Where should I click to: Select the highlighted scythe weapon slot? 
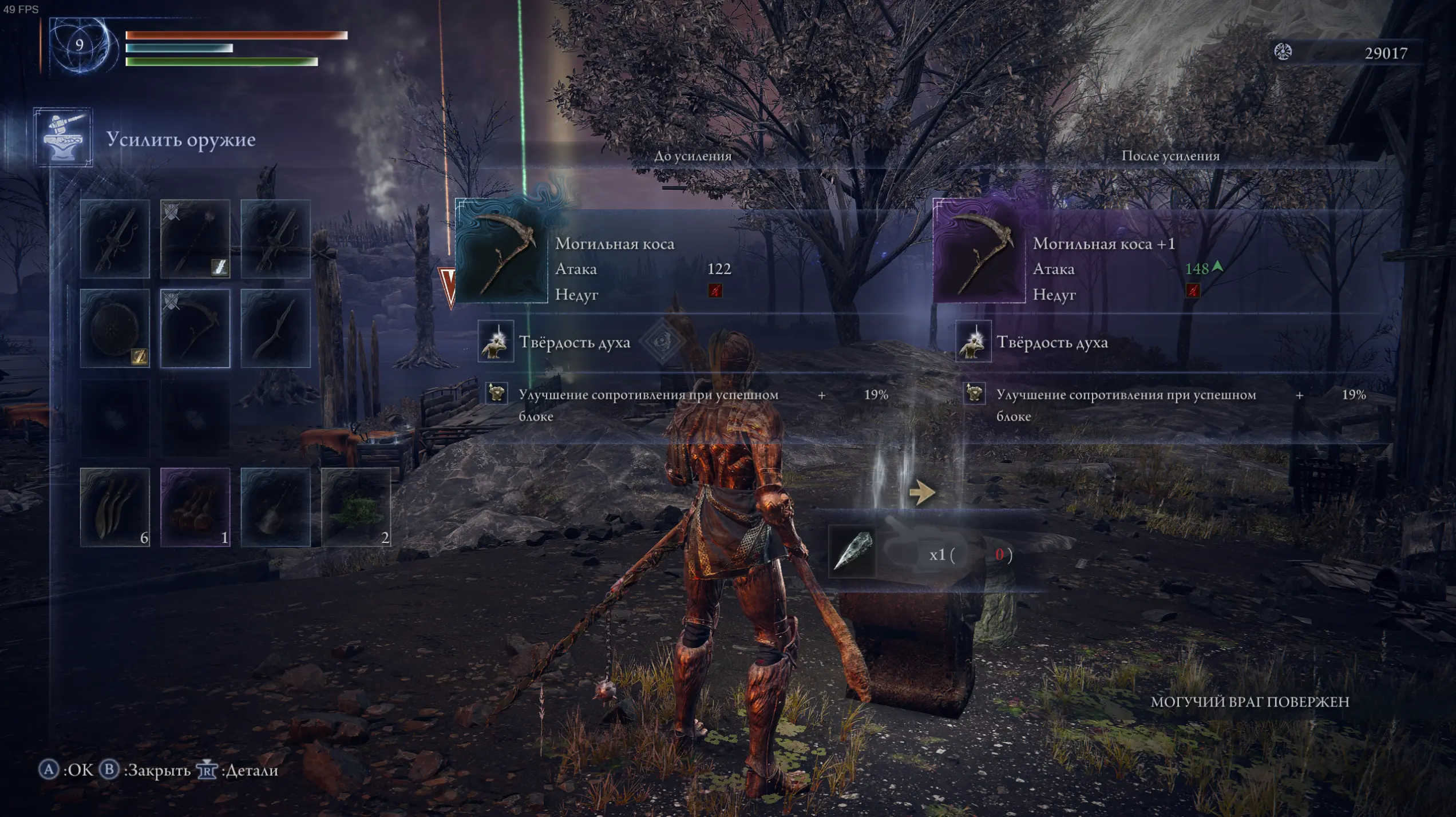coord(195,328)
